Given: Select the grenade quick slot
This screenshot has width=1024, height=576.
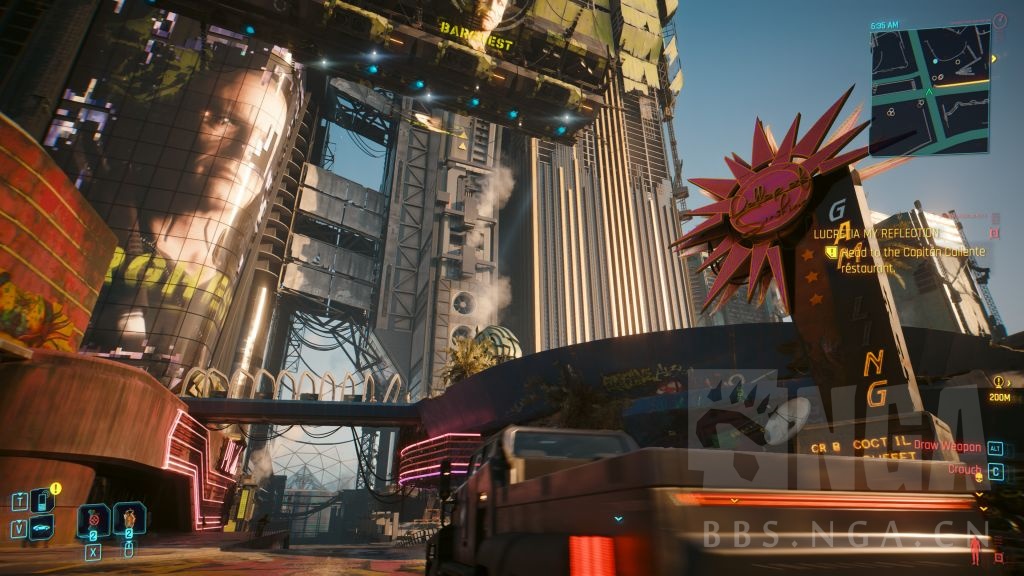Looking at the screenshot, I should [94, 520].
